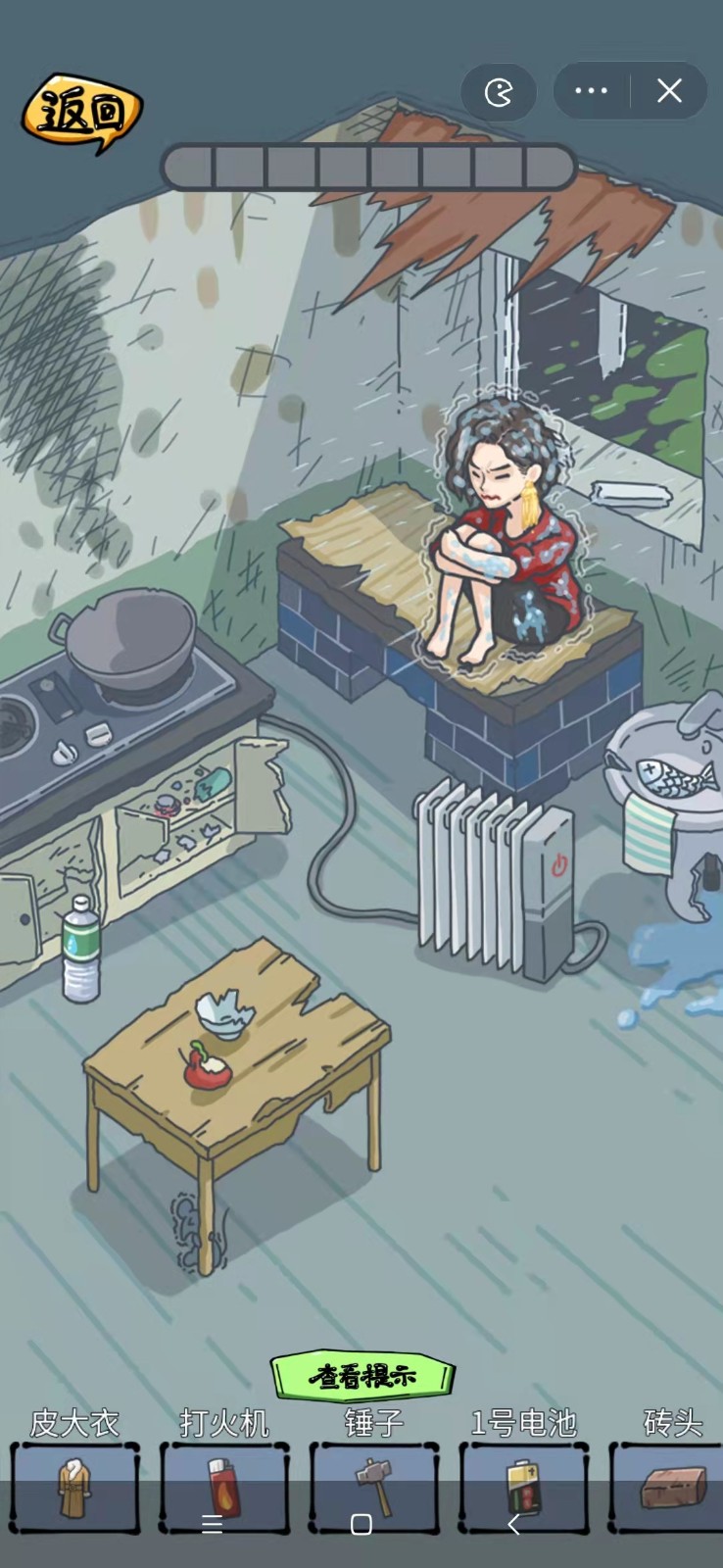
Task: Open the 查看提示 hint button
Action: pyautogui.click(x=362, y=1376)
